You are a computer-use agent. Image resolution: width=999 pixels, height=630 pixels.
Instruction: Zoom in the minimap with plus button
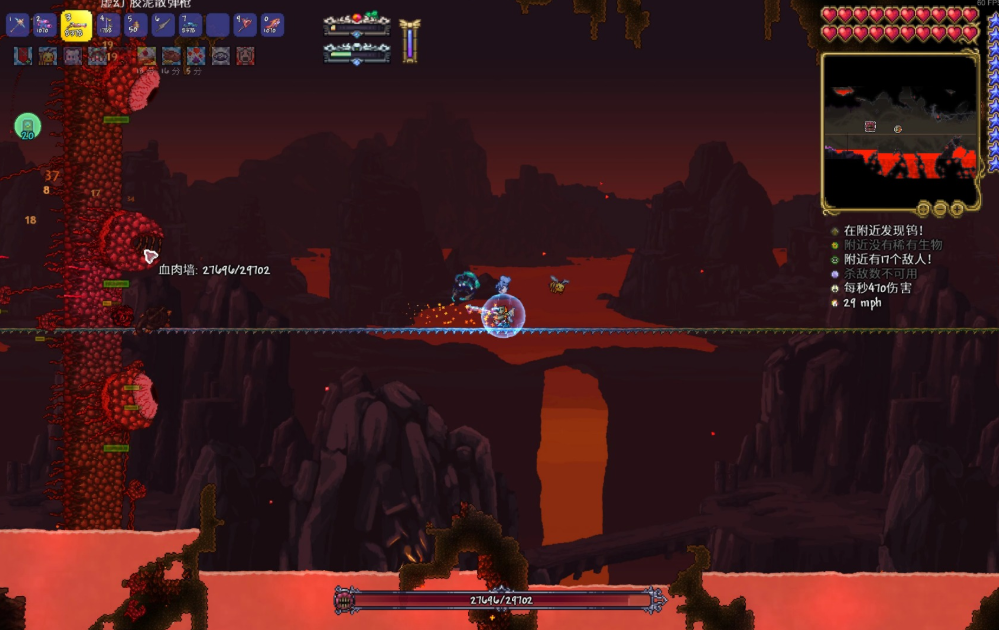[957, 209]
